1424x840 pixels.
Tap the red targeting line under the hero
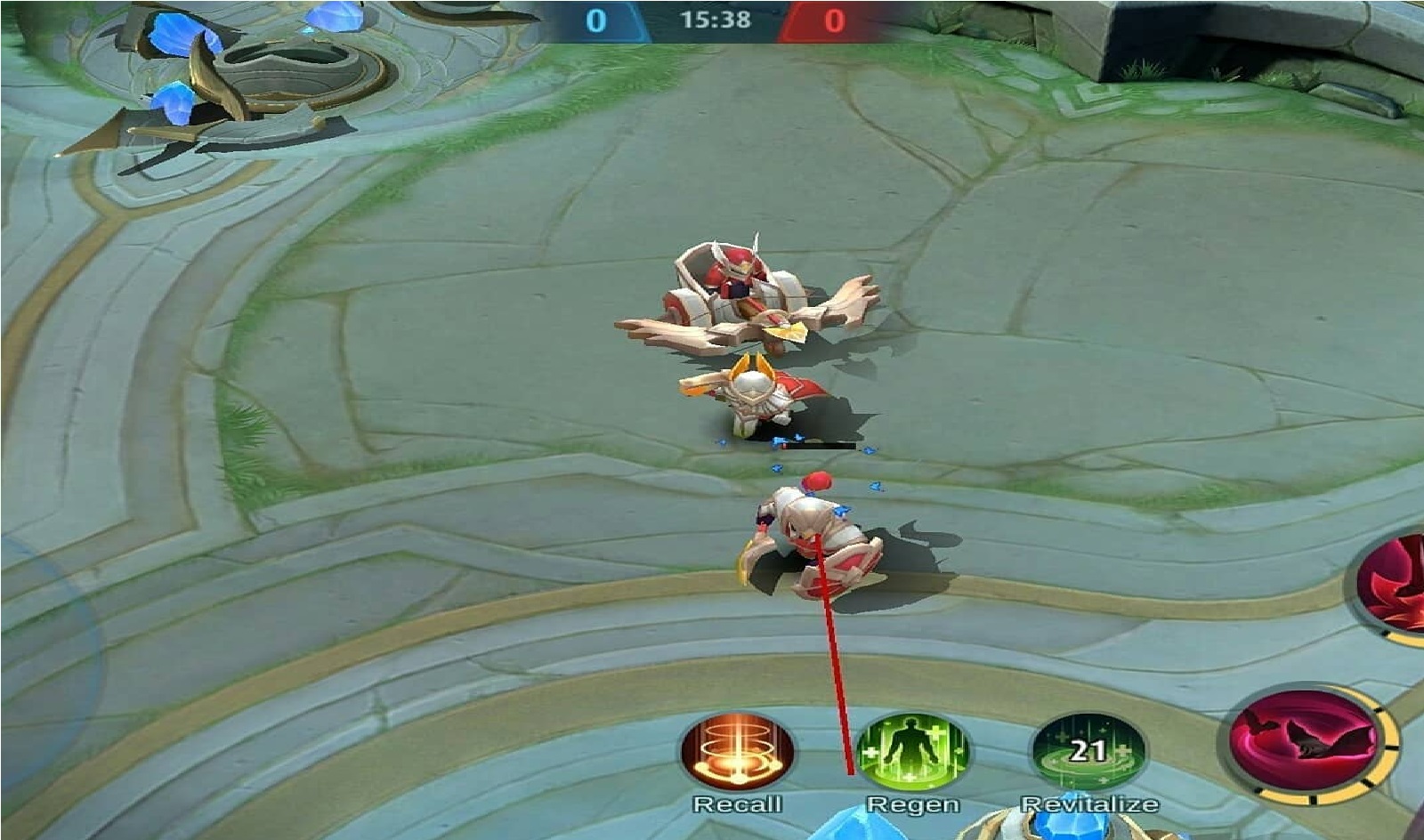[835, 676]
